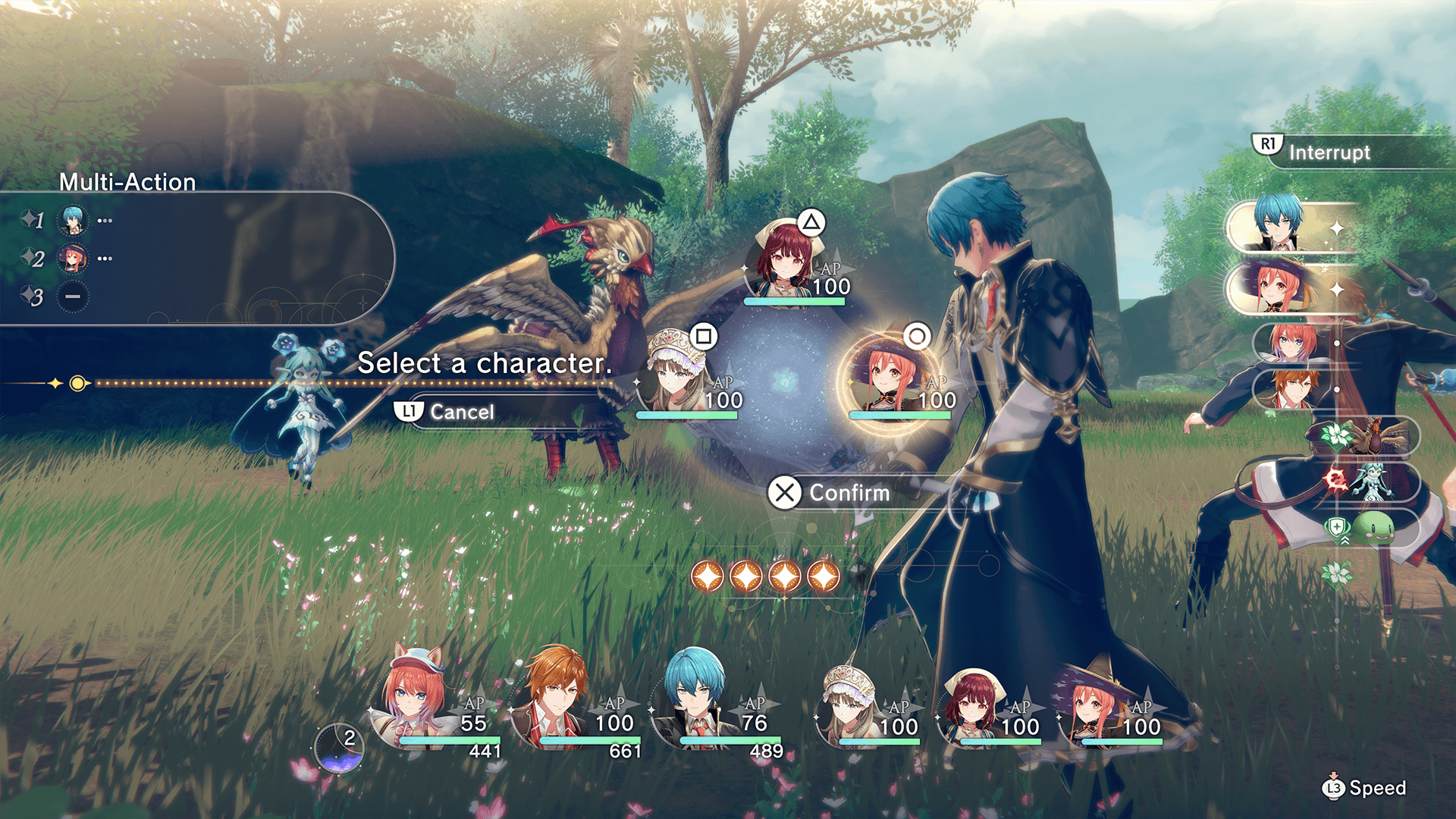This screenshot has height=819, width=1456.
Task: Click the purple orb turn counter showing 2
Action: point(340,748)
